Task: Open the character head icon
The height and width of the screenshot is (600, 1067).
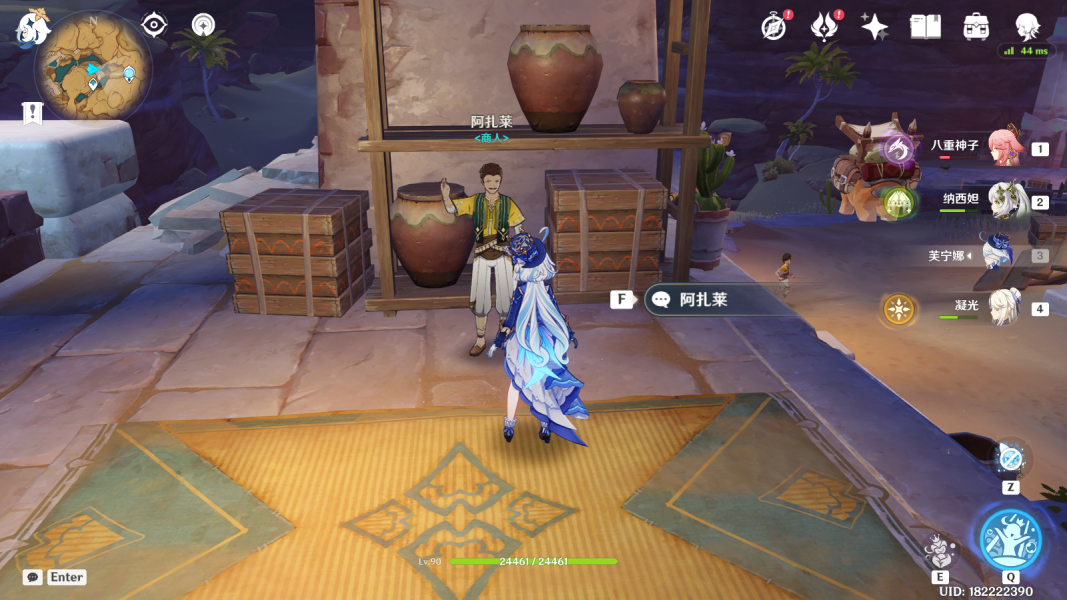Action: 1027,27
